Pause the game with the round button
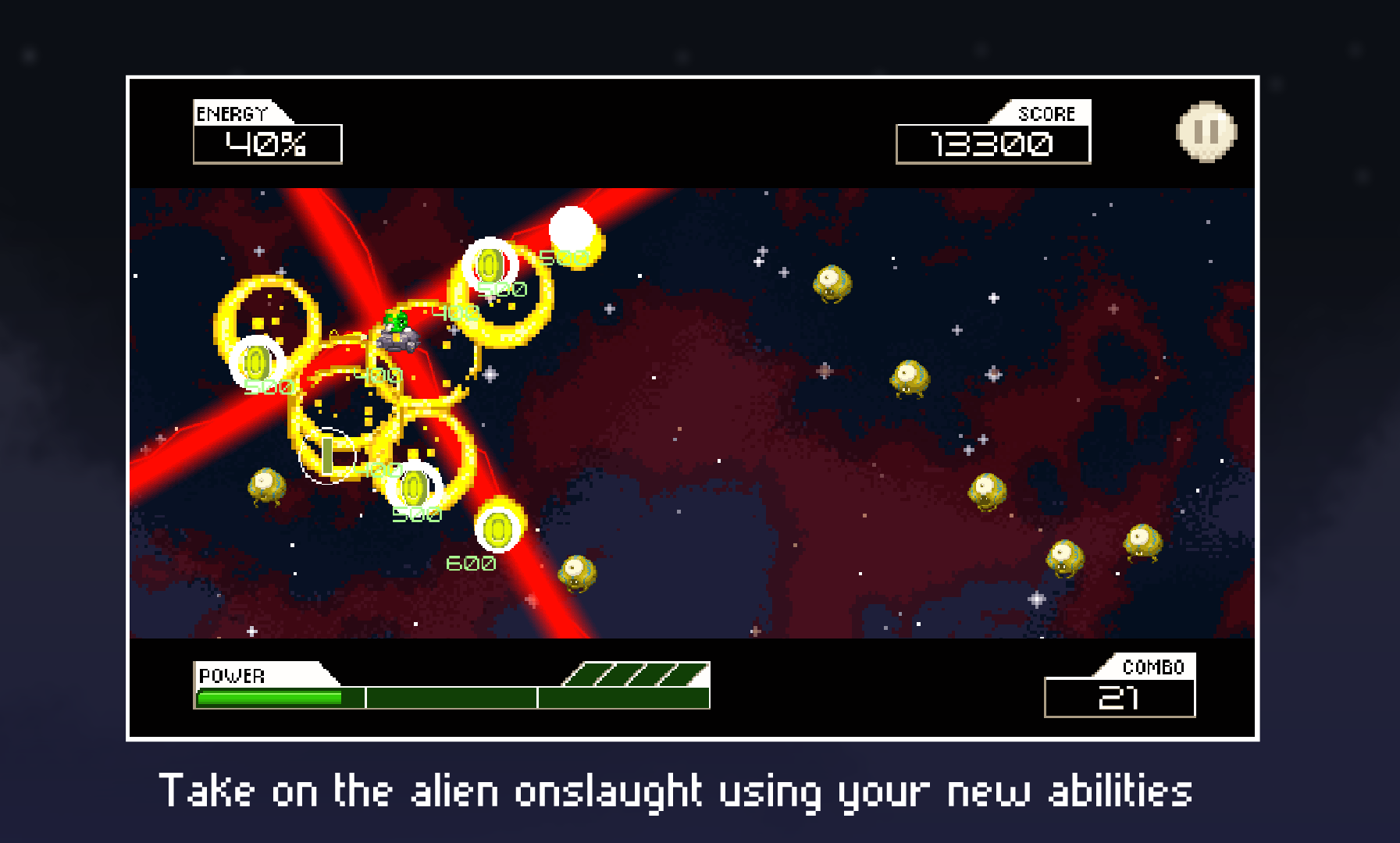 pos(1206,132)
